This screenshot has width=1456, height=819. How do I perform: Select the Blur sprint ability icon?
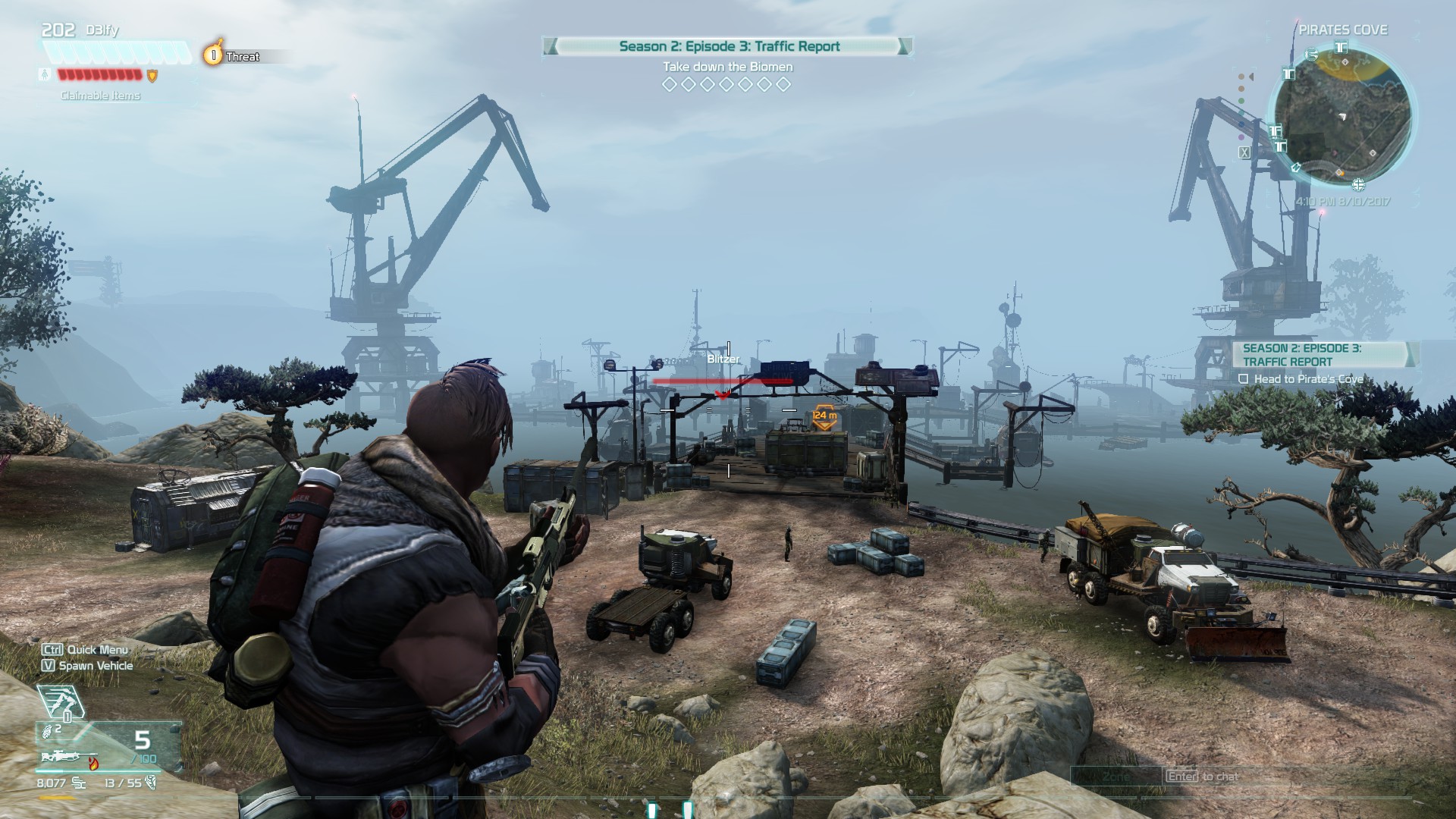pyautogui.click(x=61, y=701)
